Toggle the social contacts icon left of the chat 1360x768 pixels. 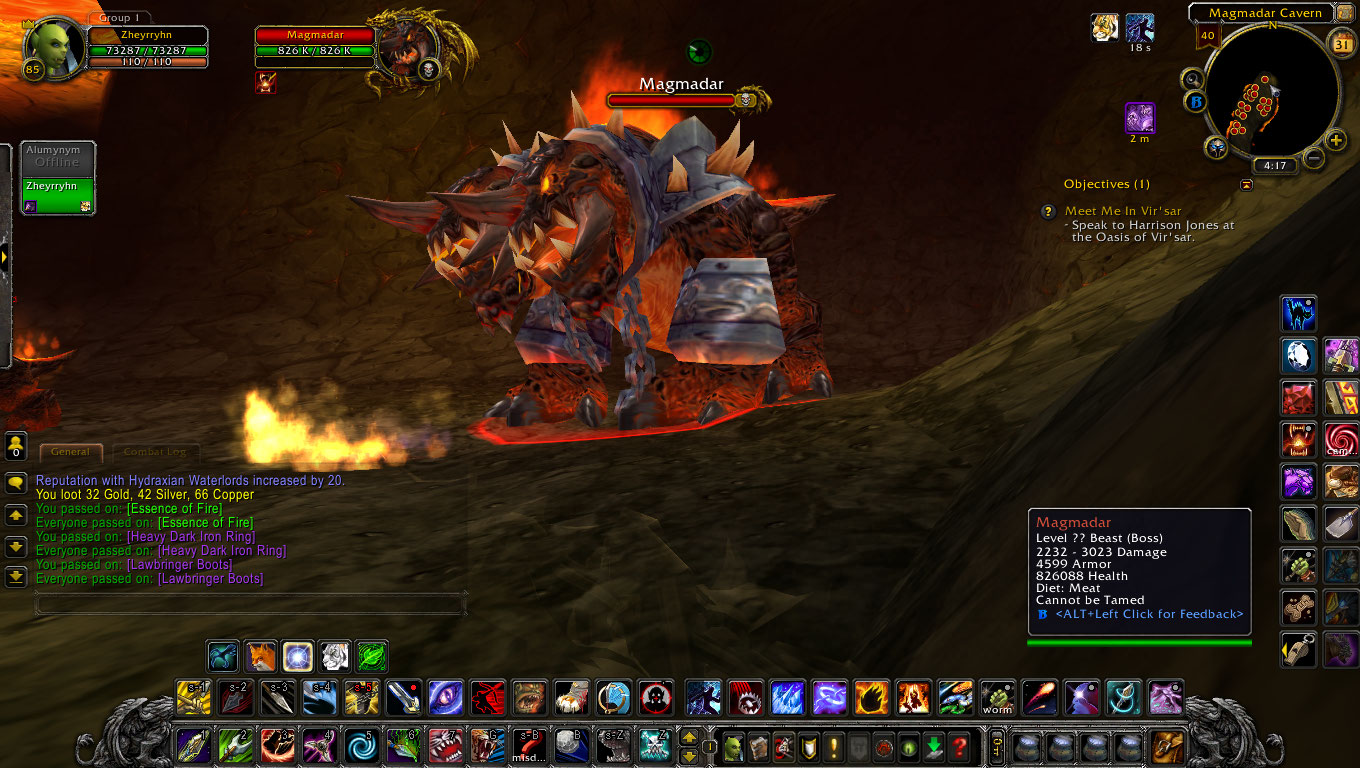click(x=16, y=444)
